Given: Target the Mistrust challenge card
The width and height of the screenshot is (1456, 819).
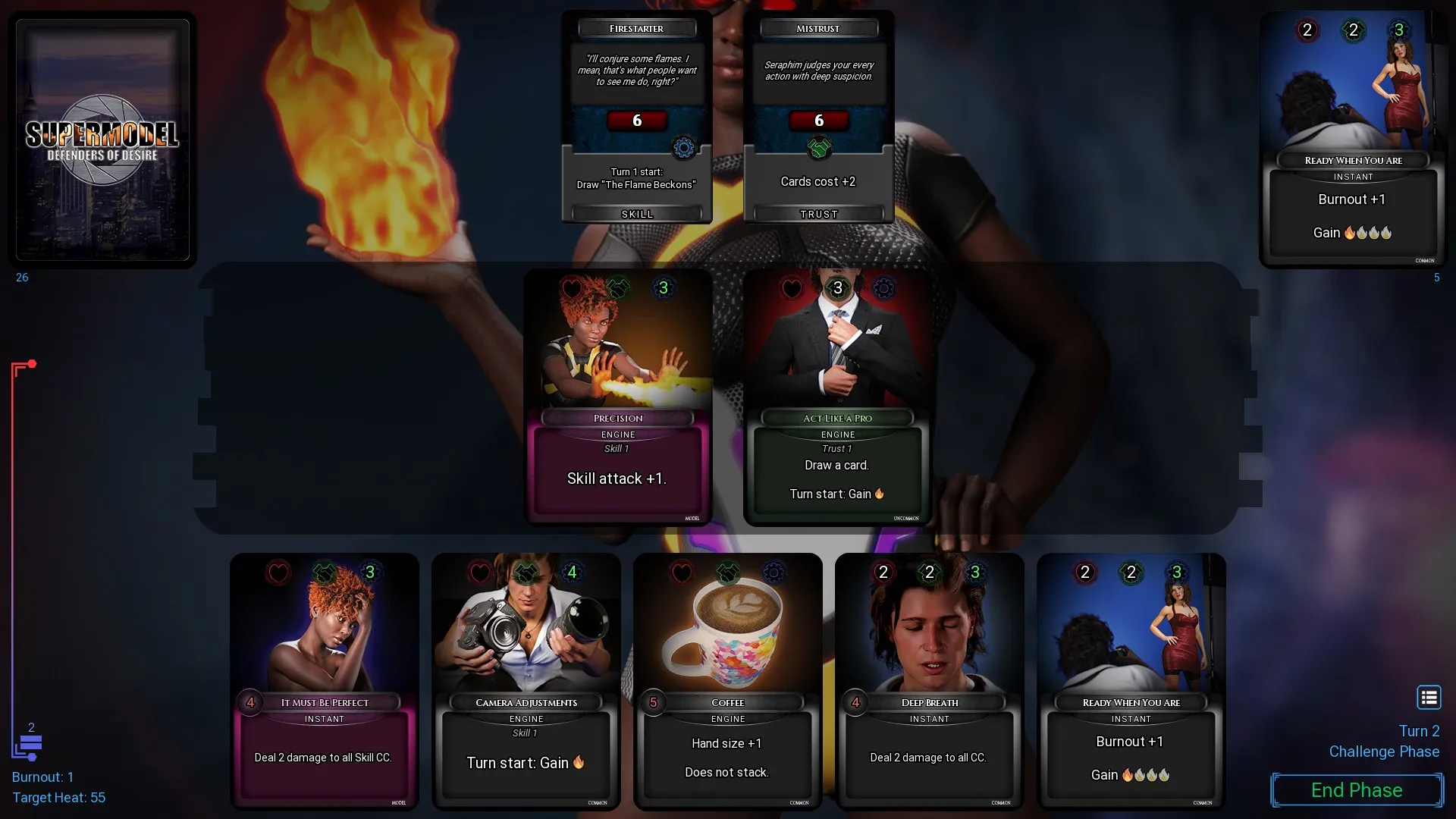Looking at the screenshot, I should (819, 116).
